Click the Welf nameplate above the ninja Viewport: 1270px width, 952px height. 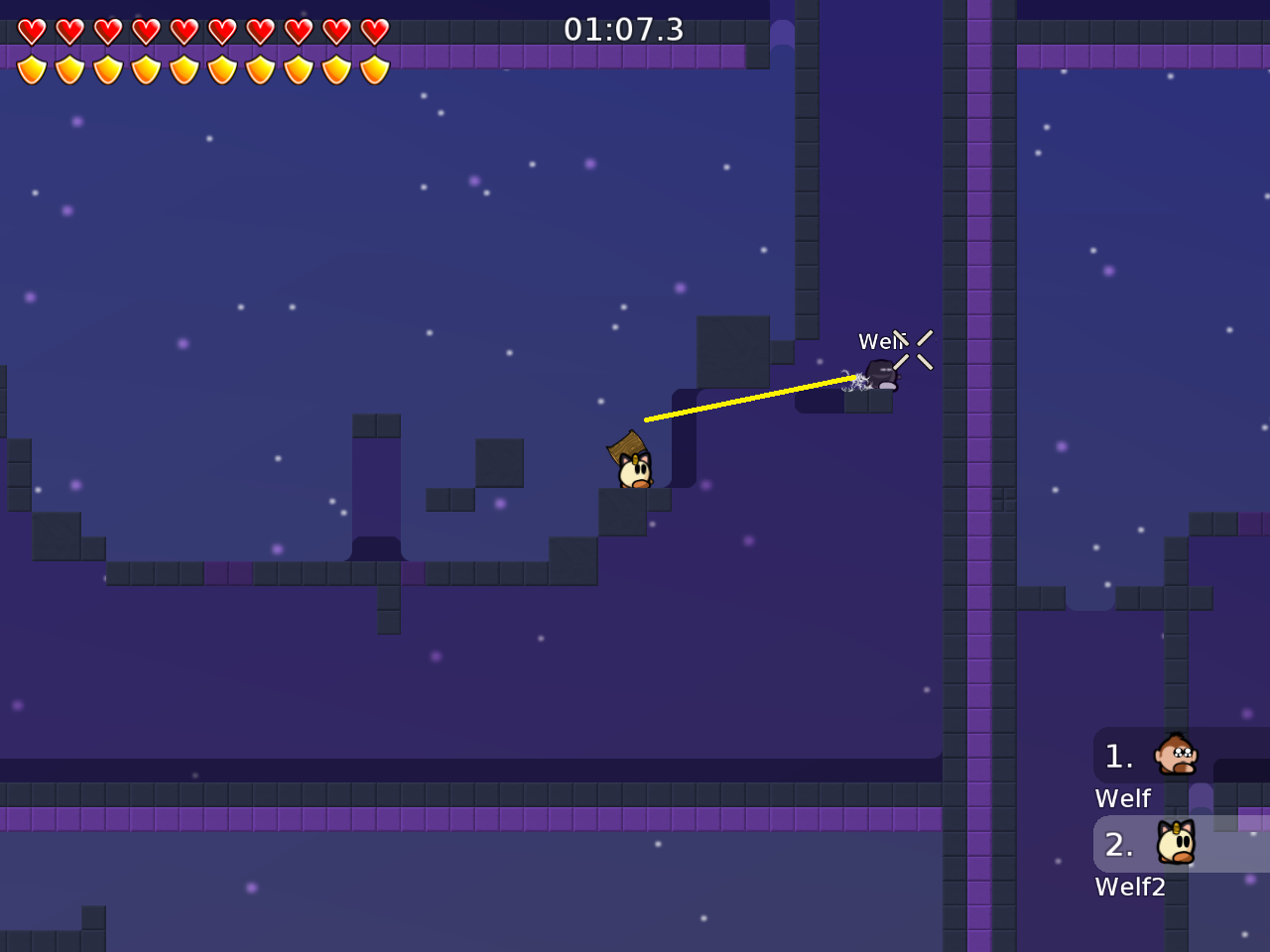pos(883,341)
